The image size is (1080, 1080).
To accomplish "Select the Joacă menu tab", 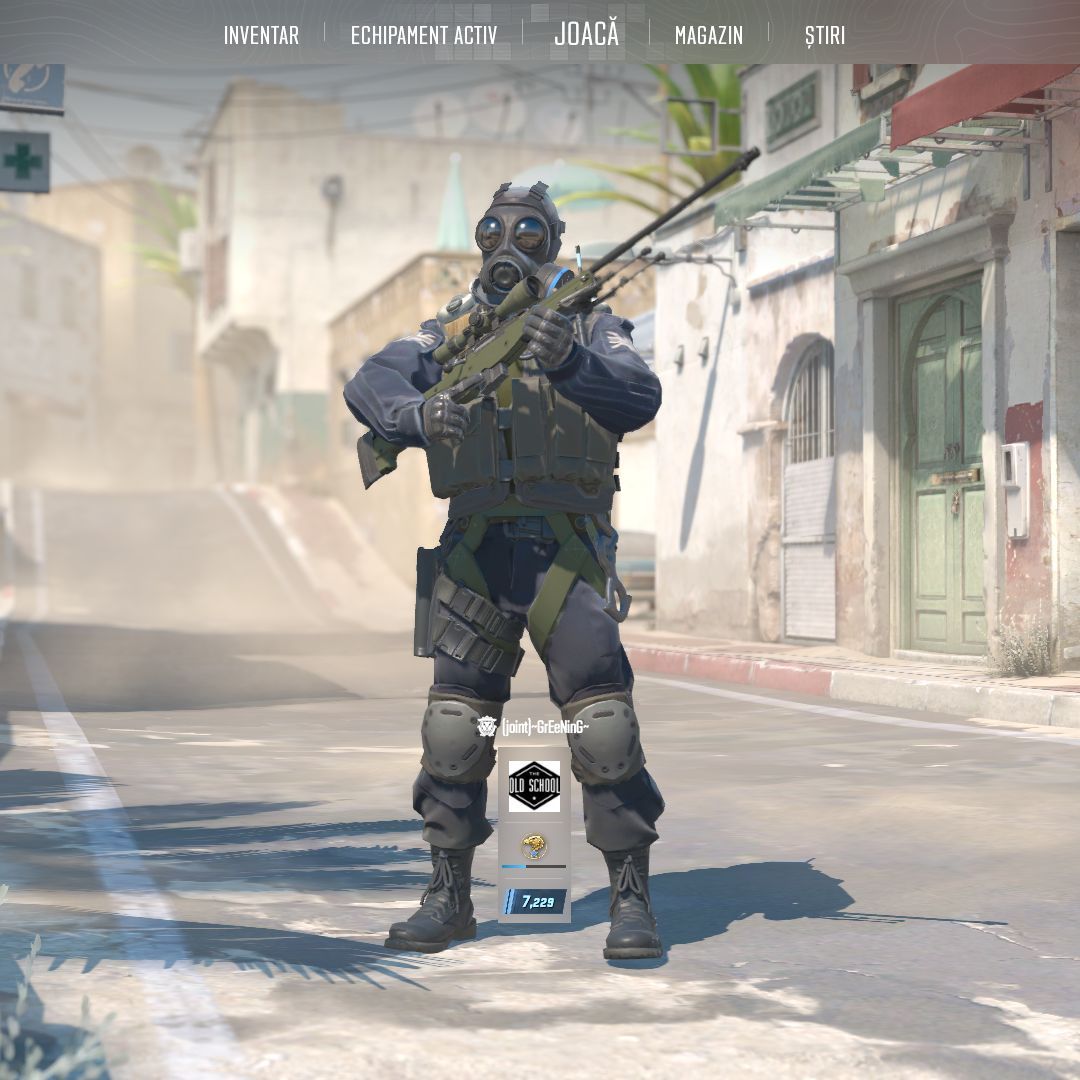I will point(587,34).
